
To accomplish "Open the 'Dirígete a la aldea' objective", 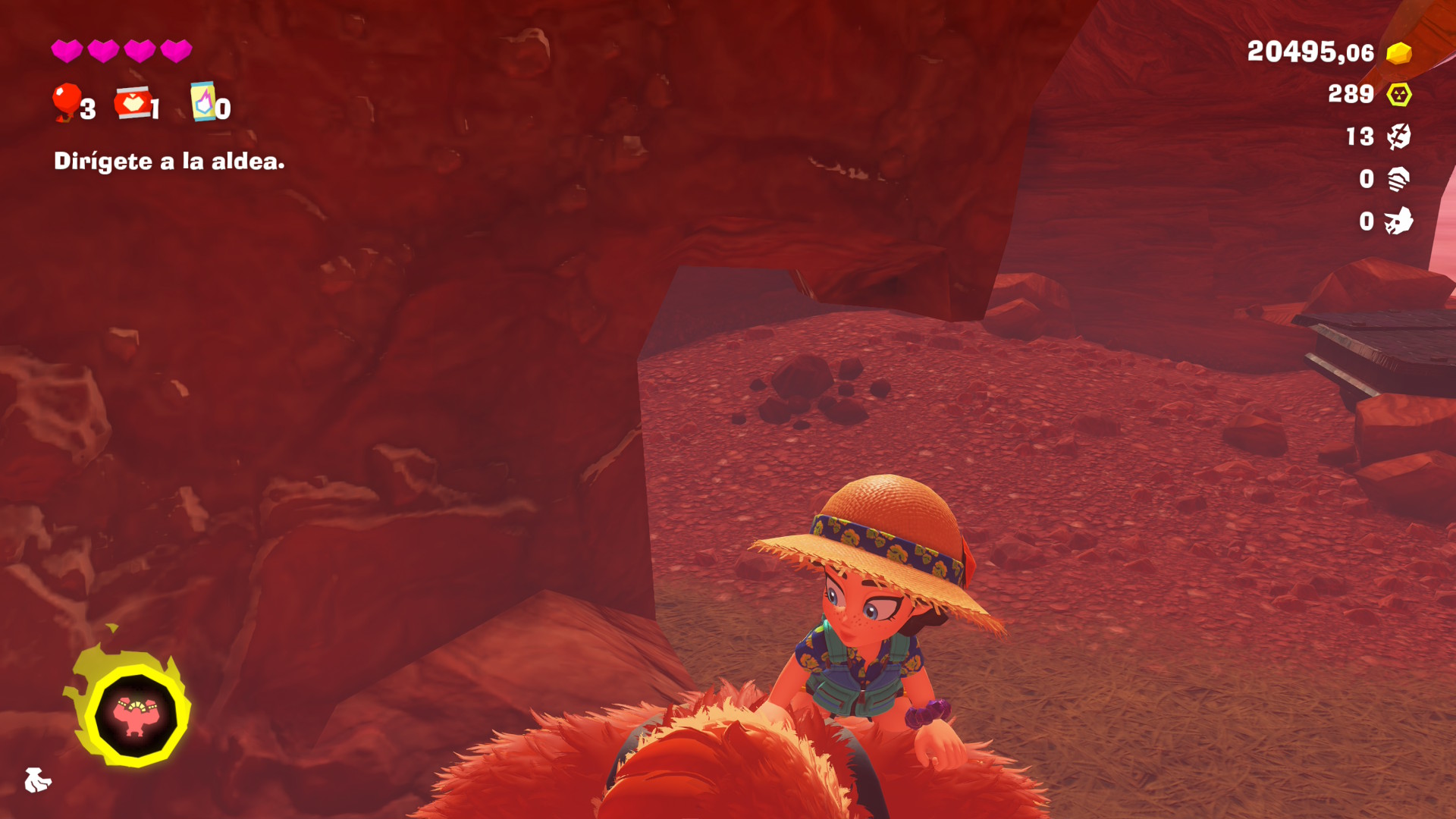I will pyautogui.click(x=169, y=161).
